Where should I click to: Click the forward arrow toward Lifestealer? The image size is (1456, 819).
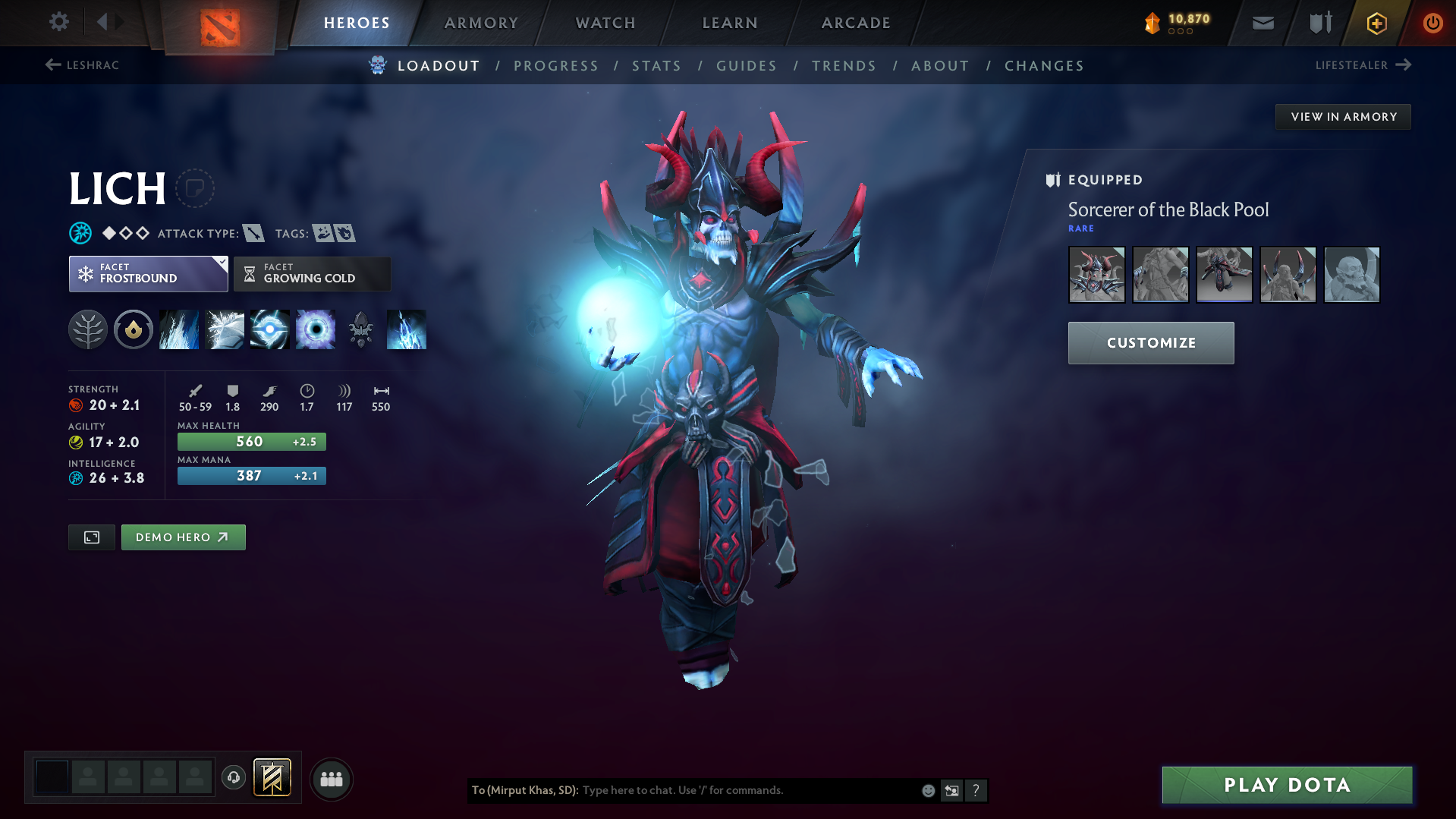(x=1405, y=65)
